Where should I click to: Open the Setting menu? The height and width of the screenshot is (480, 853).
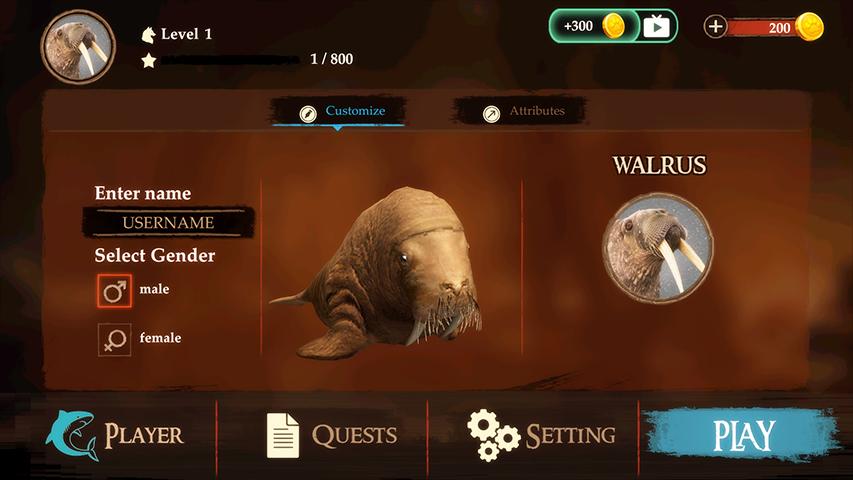click(x=541, y=435)
